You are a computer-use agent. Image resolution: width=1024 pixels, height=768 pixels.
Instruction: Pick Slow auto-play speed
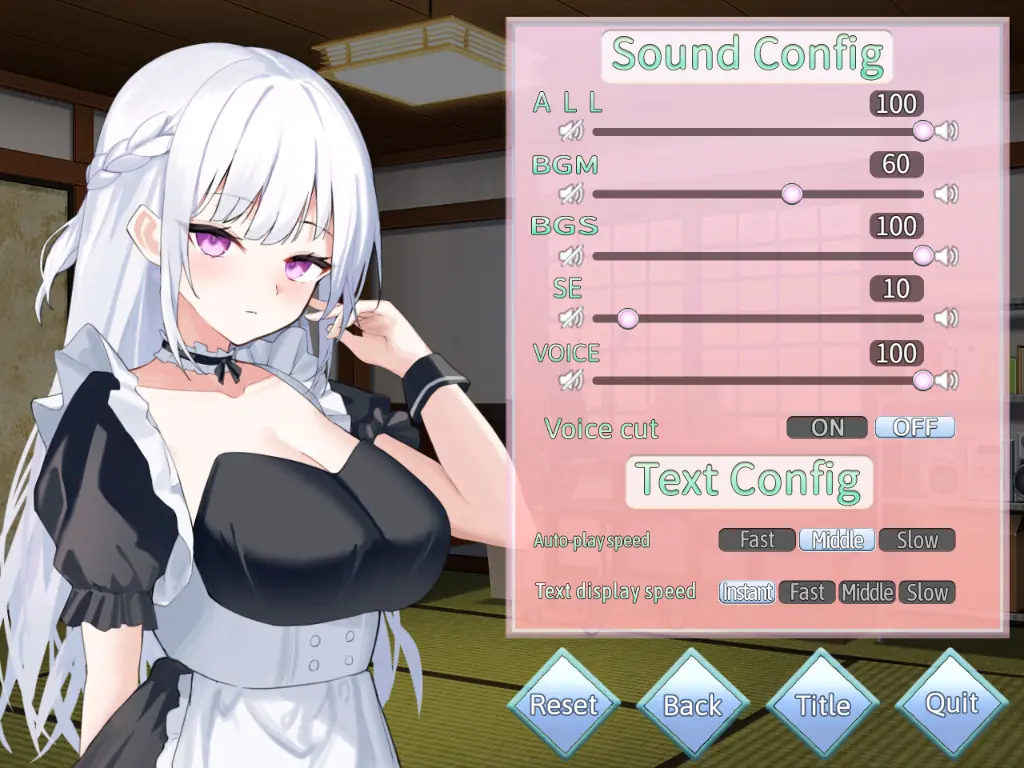tap(917, 540)
